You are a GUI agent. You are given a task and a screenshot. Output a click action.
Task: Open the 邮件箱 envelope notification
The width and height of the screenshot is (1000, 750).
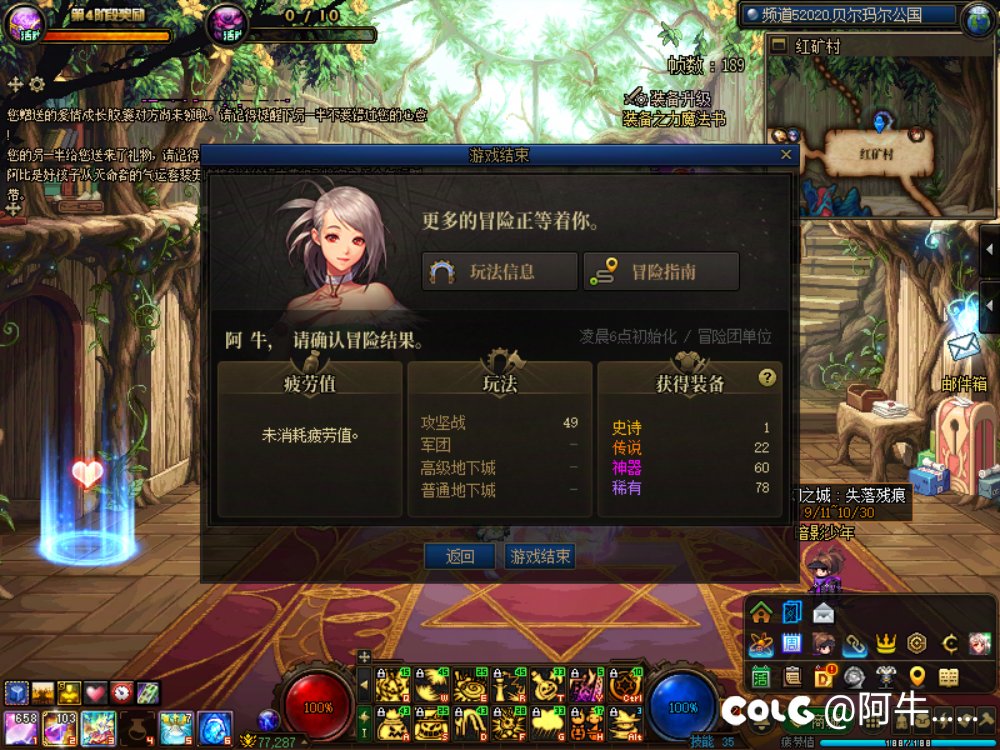pyautogui.click(x=963, y=347)
